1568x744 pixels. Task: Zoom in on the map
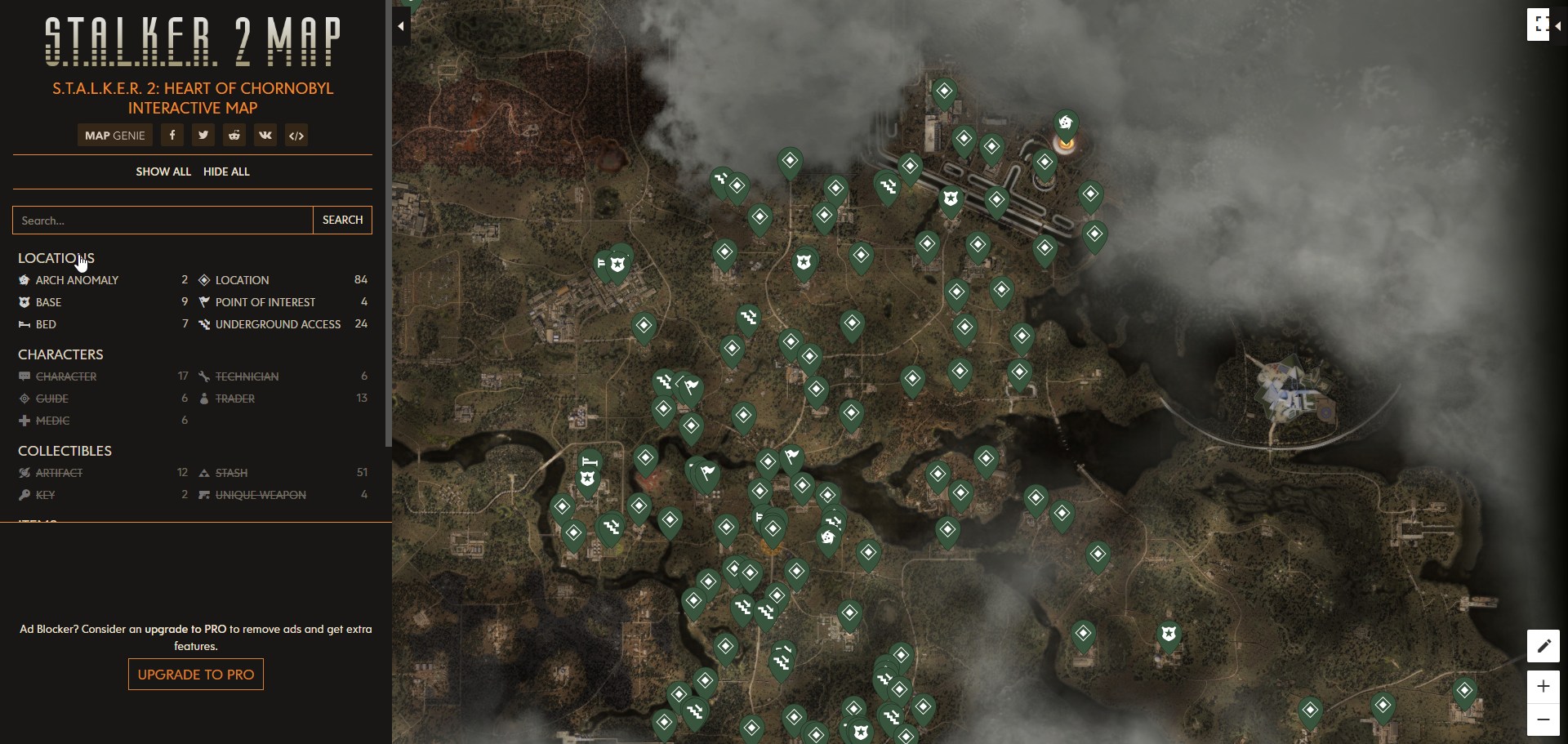point(1543,687)
